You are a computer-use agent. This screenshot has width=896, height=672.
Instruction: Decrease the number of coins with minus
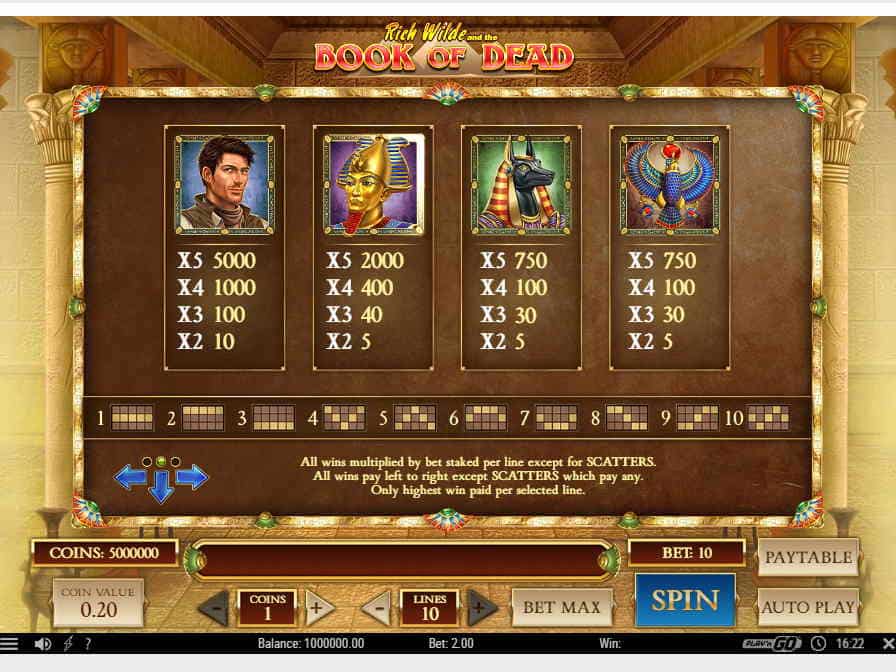[214, 607]
